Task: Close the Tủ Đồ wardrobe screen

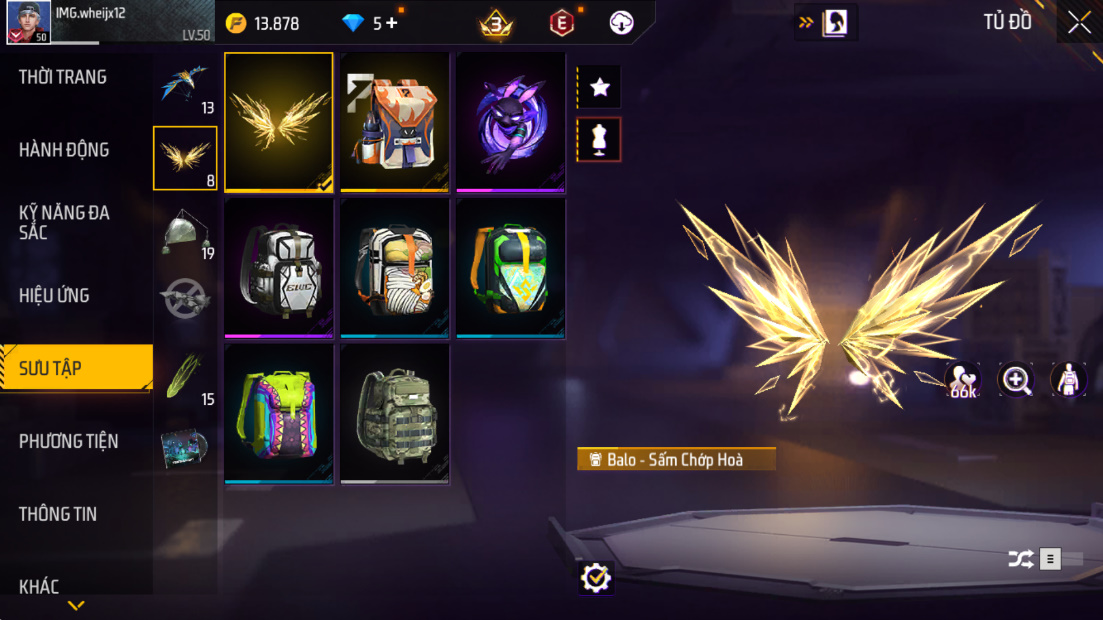Action: (1079, 22)
